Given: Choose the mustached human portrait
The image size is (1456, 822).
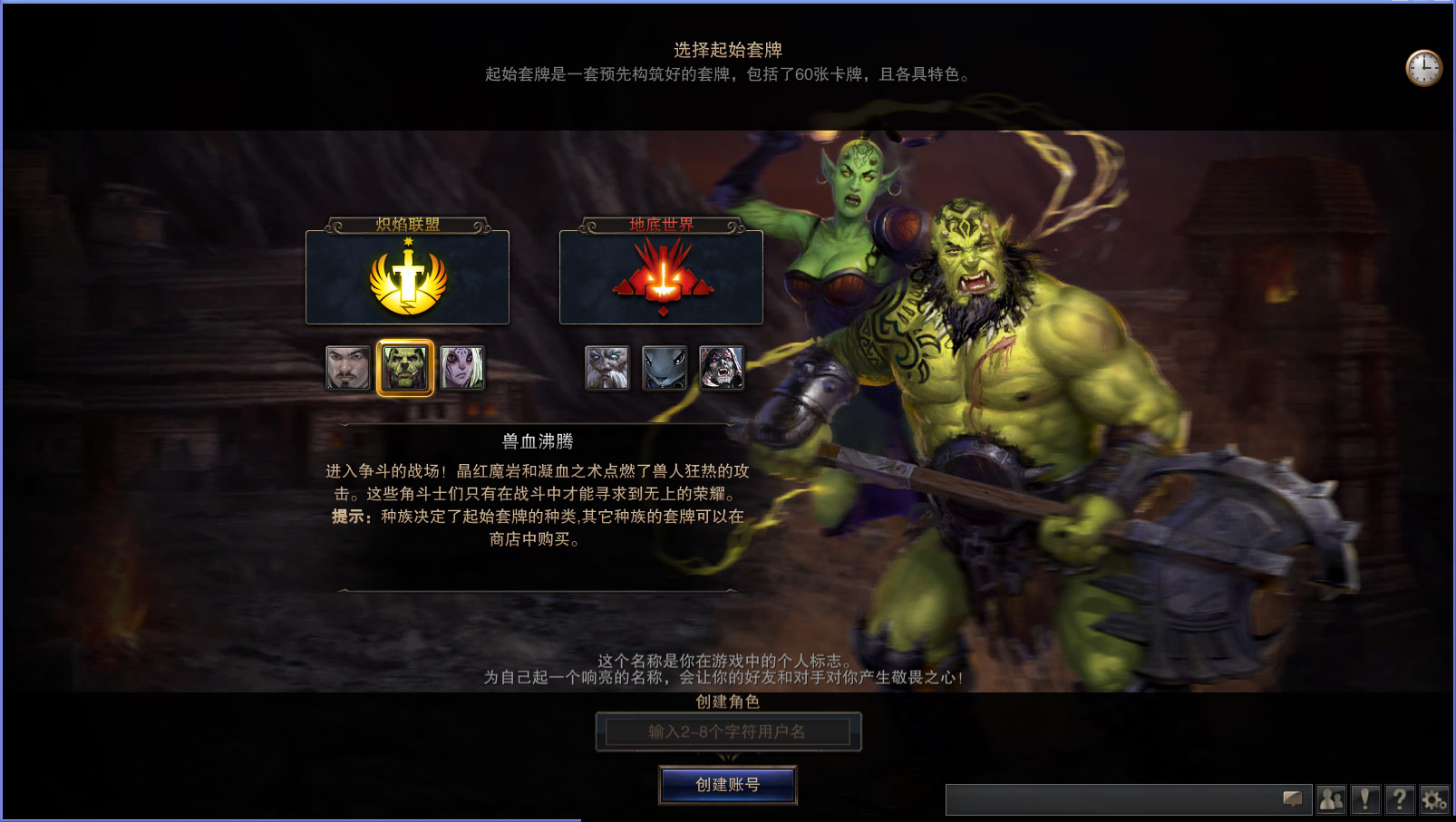Looking at the screenshot, I should coord(348,368).
